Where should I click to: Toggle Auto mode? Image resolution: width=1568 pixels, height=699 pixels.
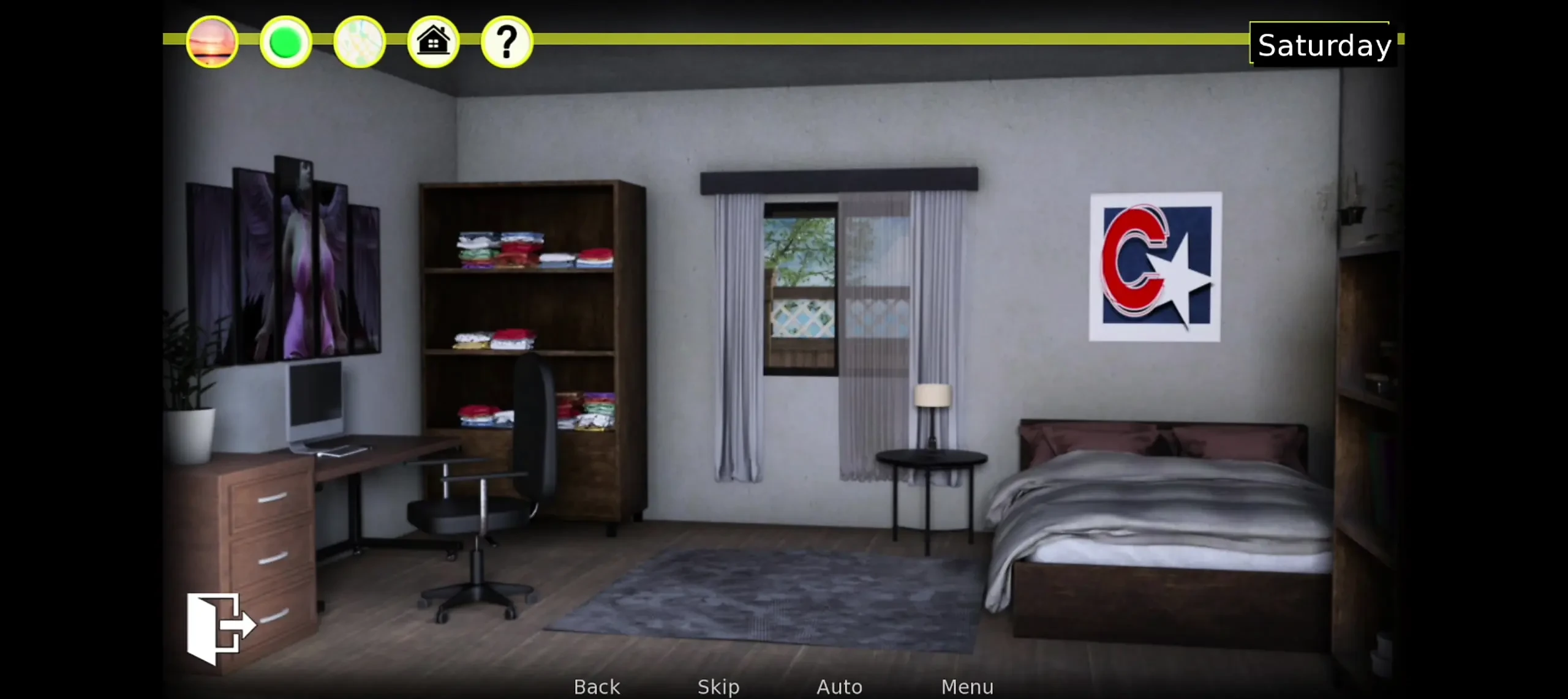(x=839, y=687)
